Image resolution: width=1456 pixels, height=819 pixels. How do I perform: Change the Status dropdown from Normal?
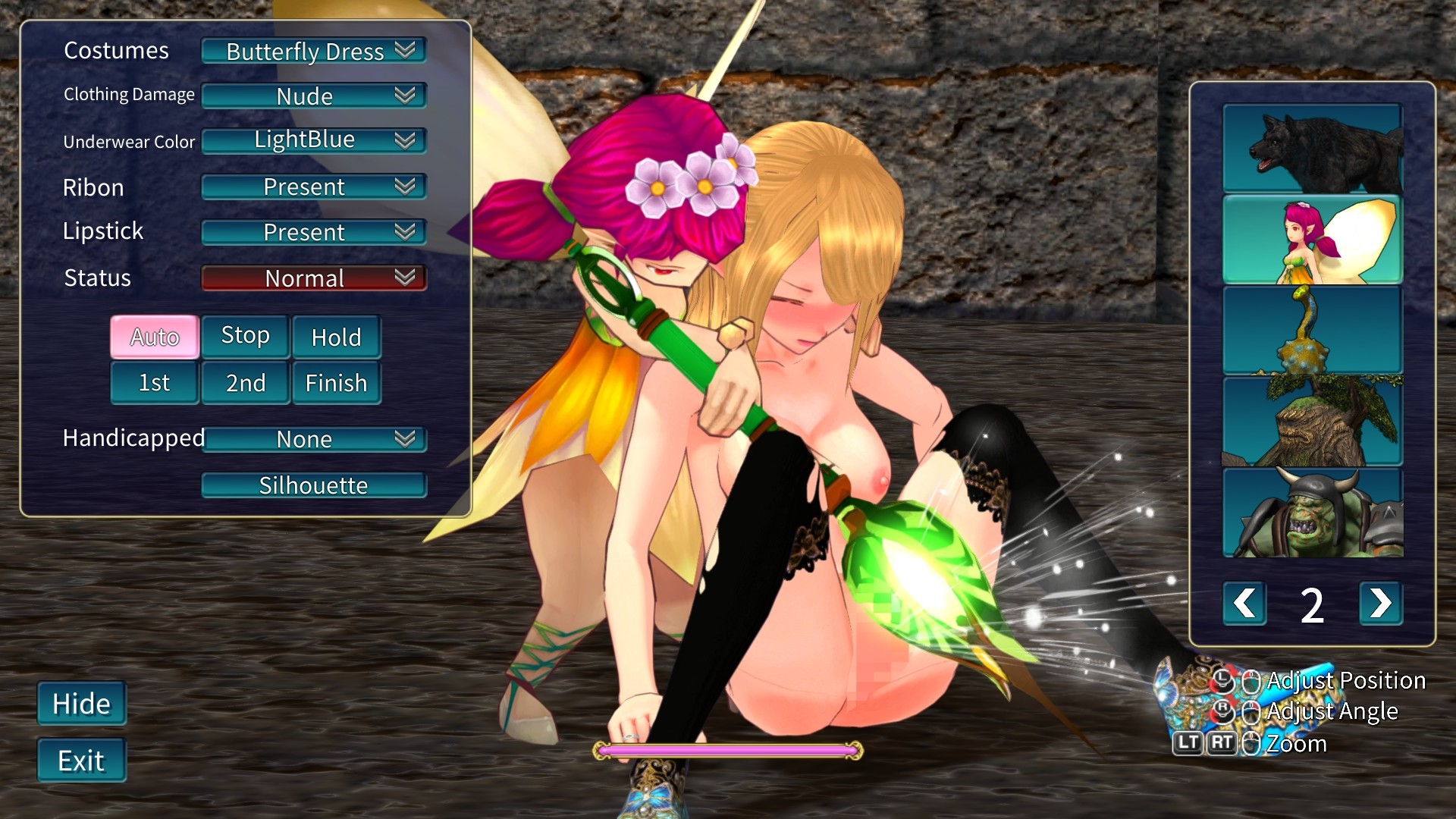(313, 278)
